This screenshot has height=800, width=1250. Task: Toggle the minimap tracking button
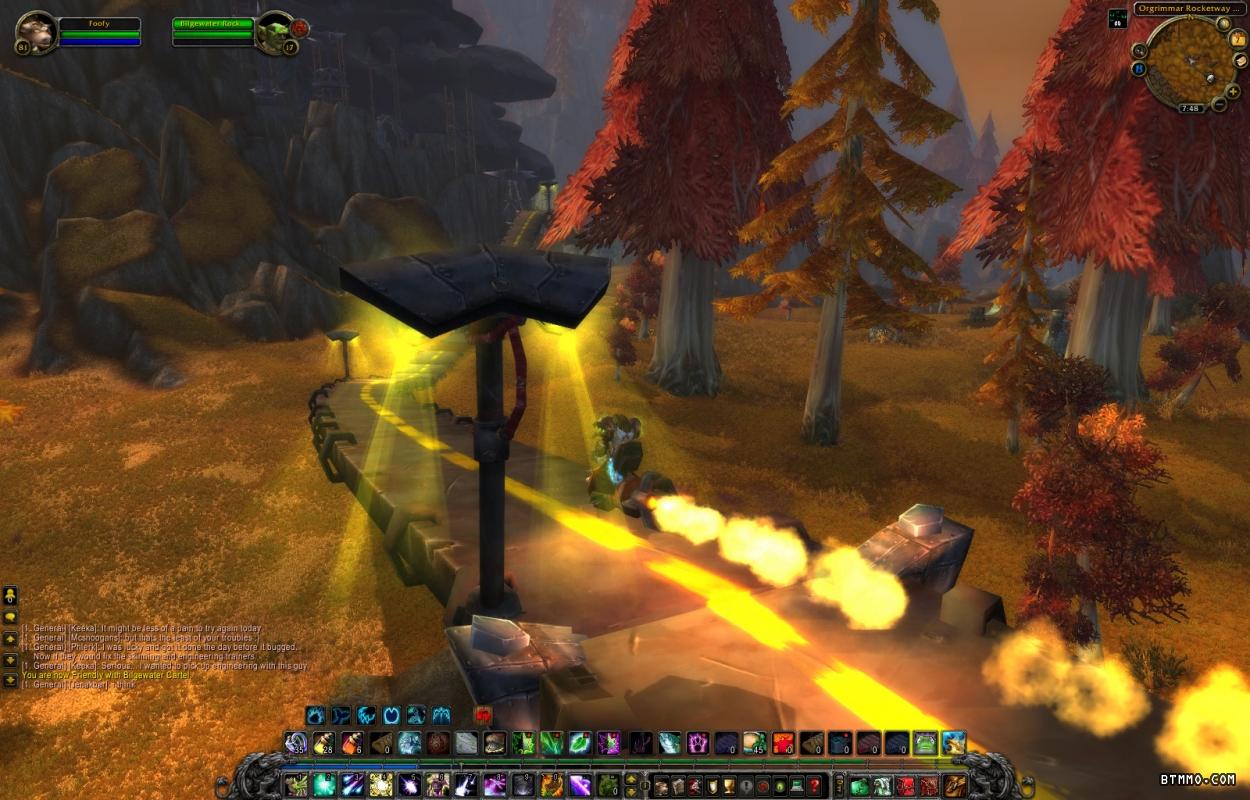tap(1140, 50)
